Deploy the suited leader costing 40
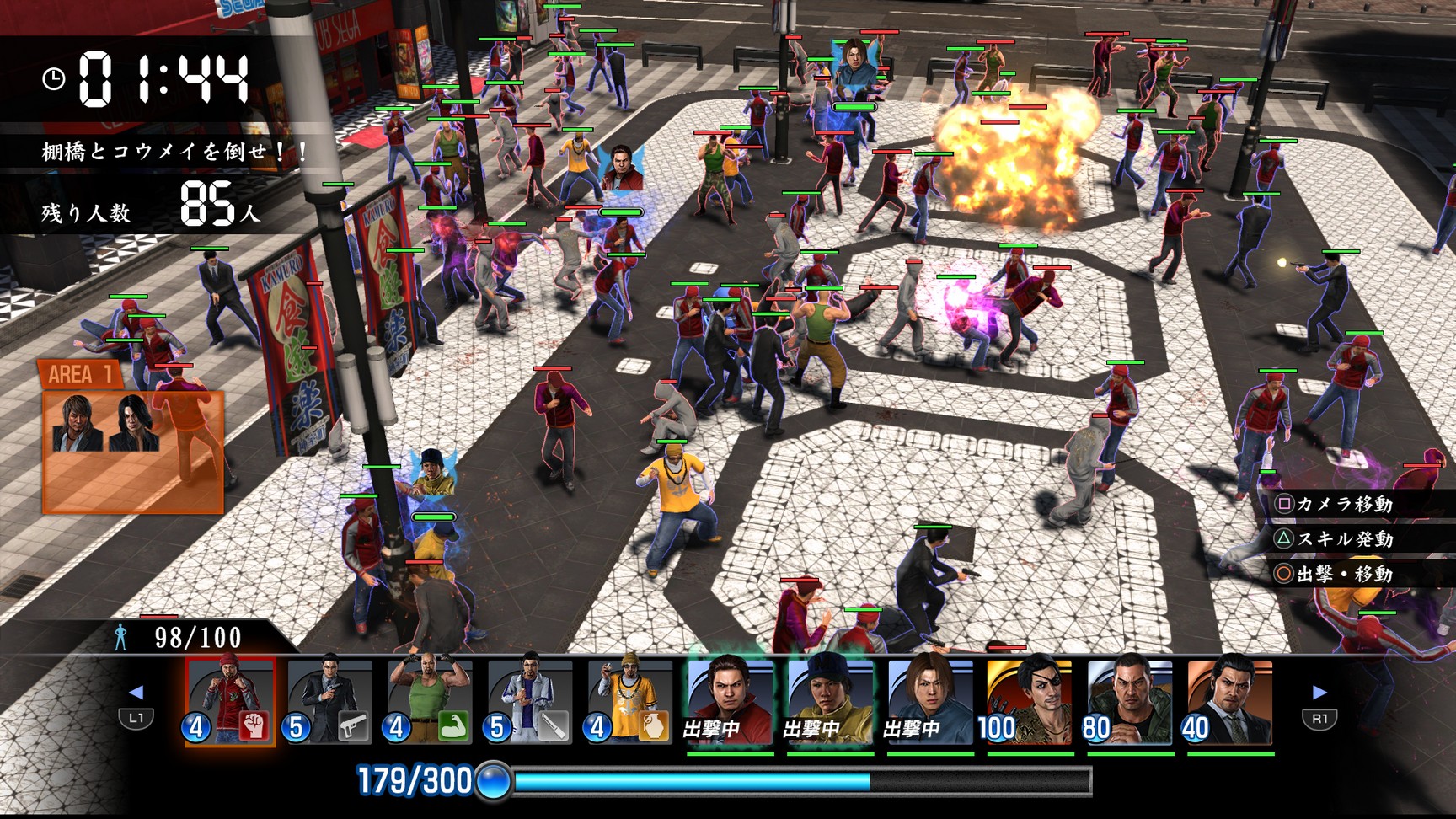The width and height of the screenshot is (1456, 819). 1229,701
